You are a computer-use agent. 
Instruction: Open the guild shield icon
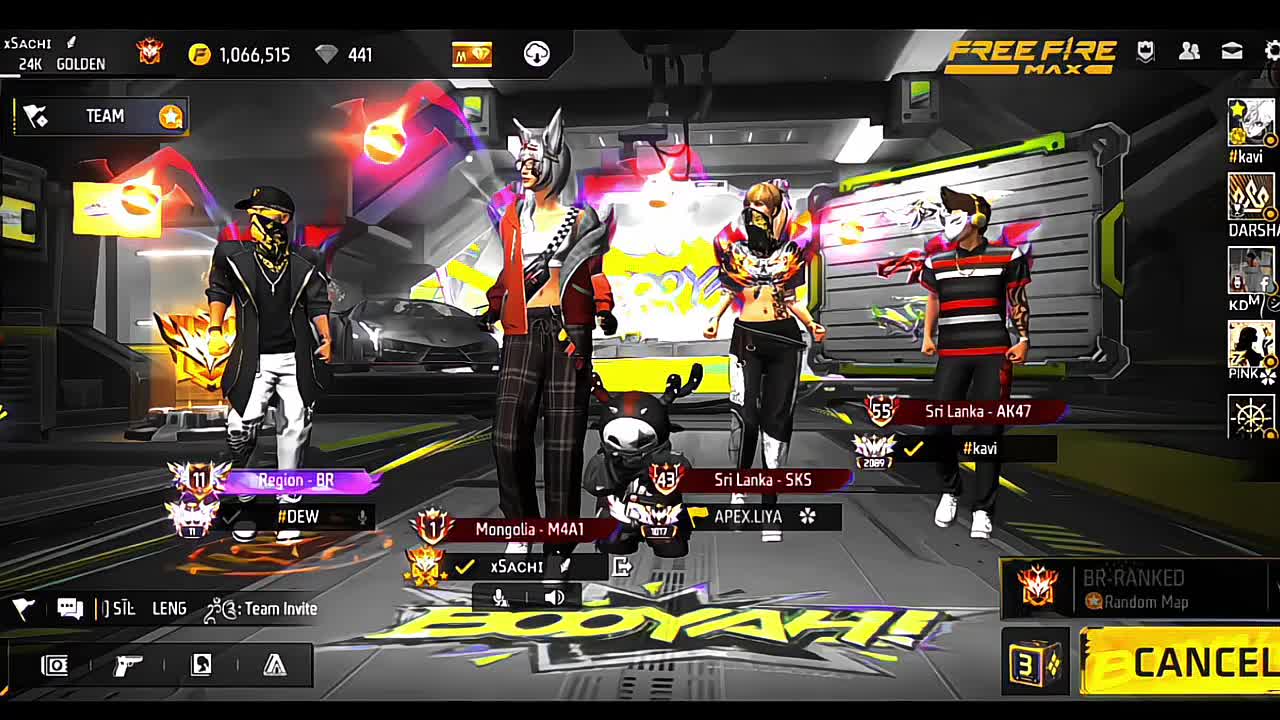click(1146, 51)
